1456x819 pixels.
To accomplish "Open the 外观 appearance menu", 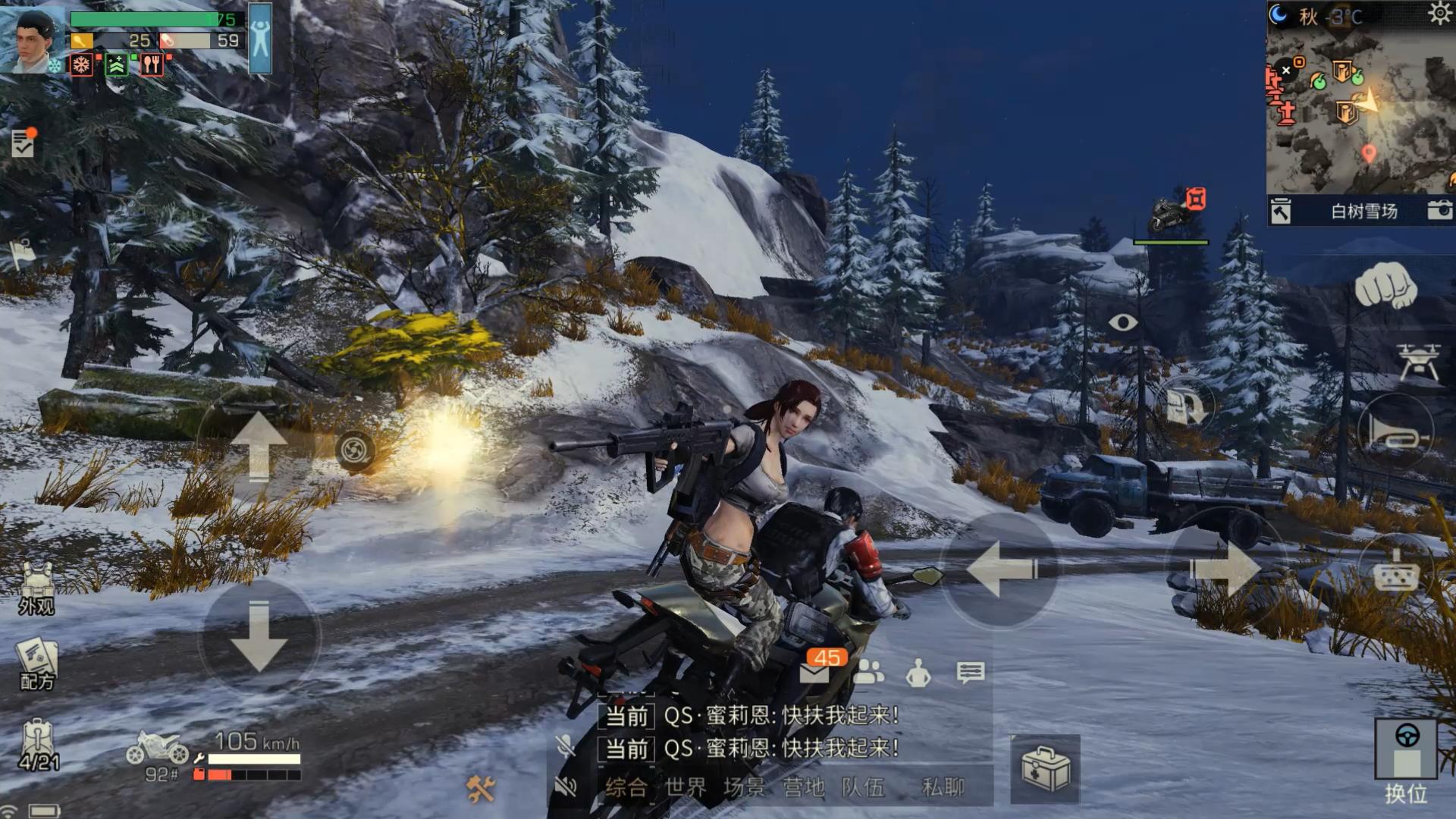I will pyautogui.click(x=36, y=588).
